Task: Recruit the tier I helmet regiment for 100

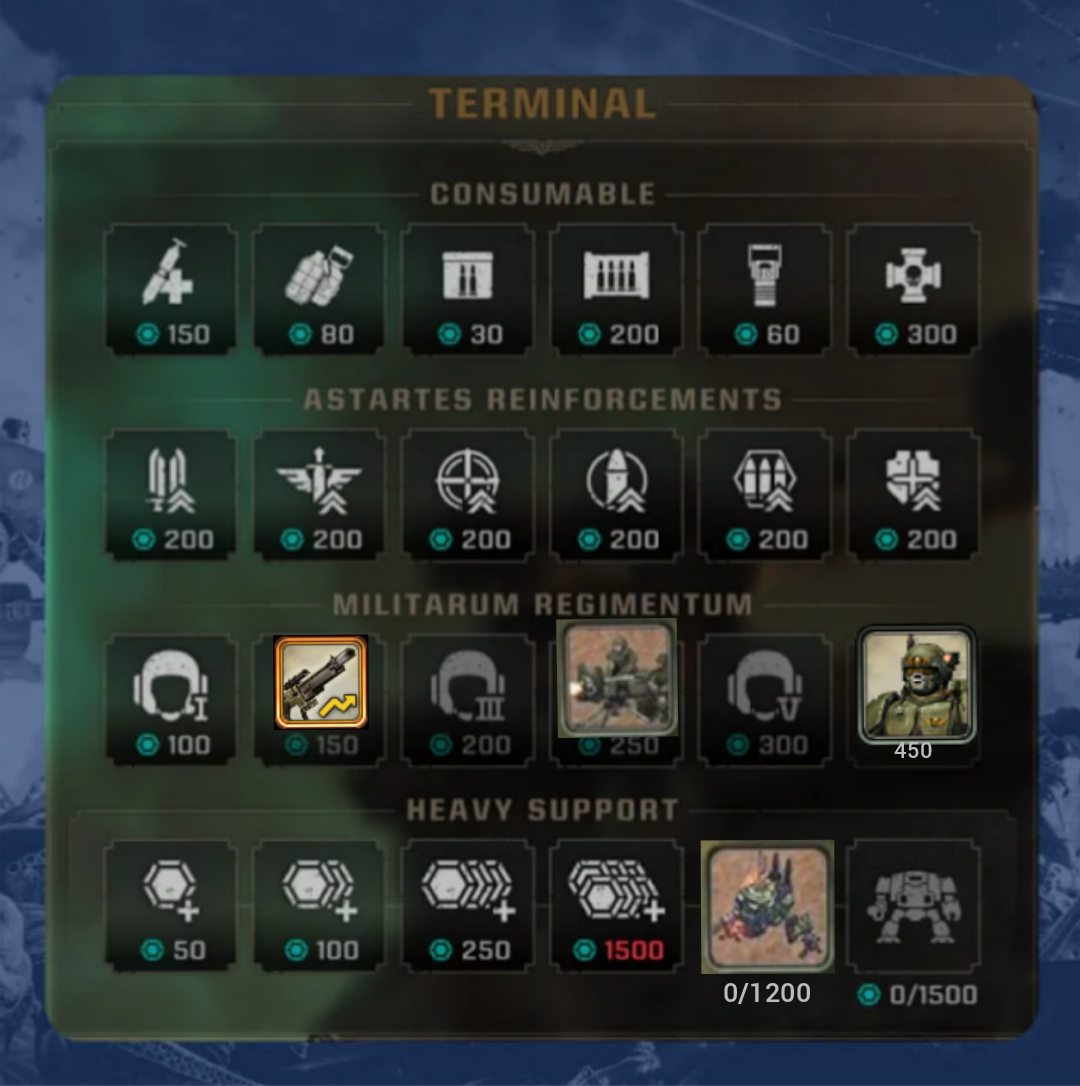Action: (171, 698)
